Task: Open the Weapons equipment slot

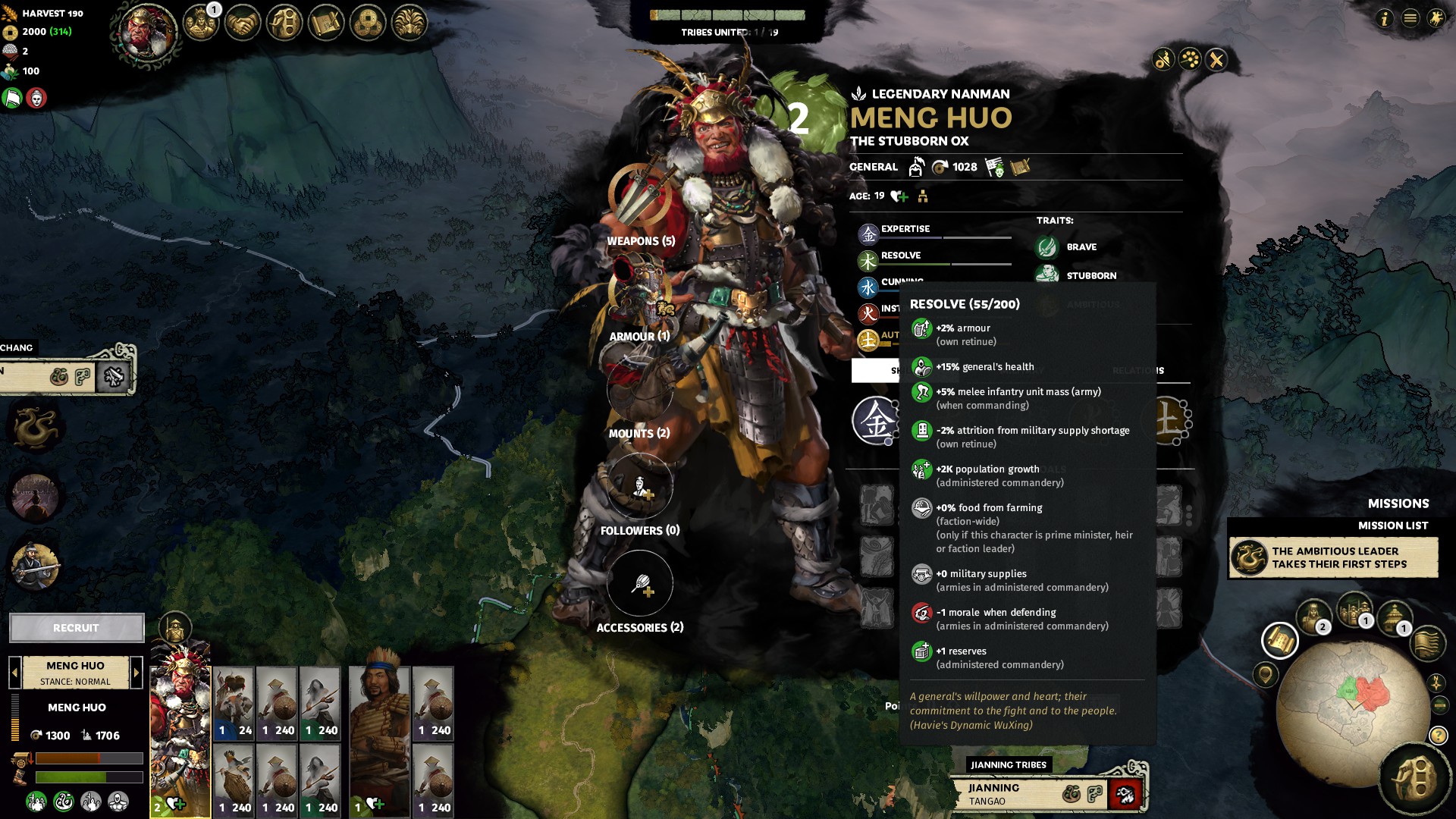Action: click(639, 196)
